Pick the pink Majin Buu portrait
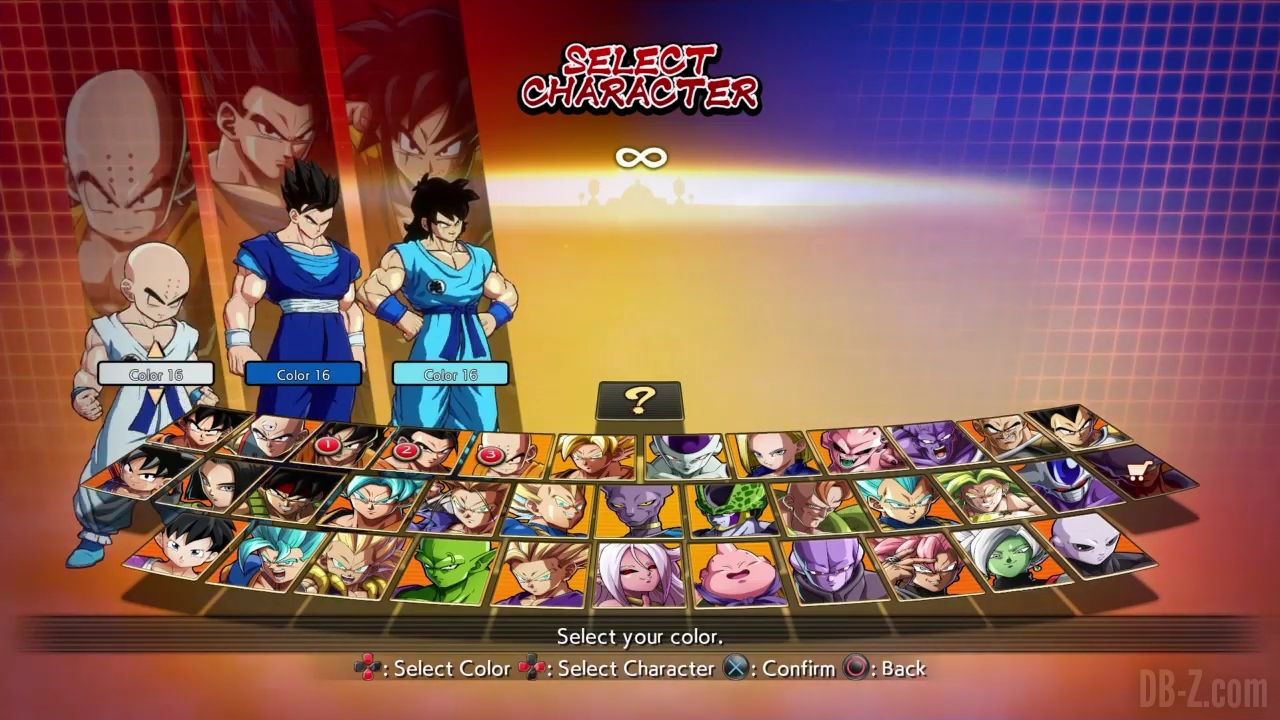1280x720 pixels. click(x=736, y=574)
